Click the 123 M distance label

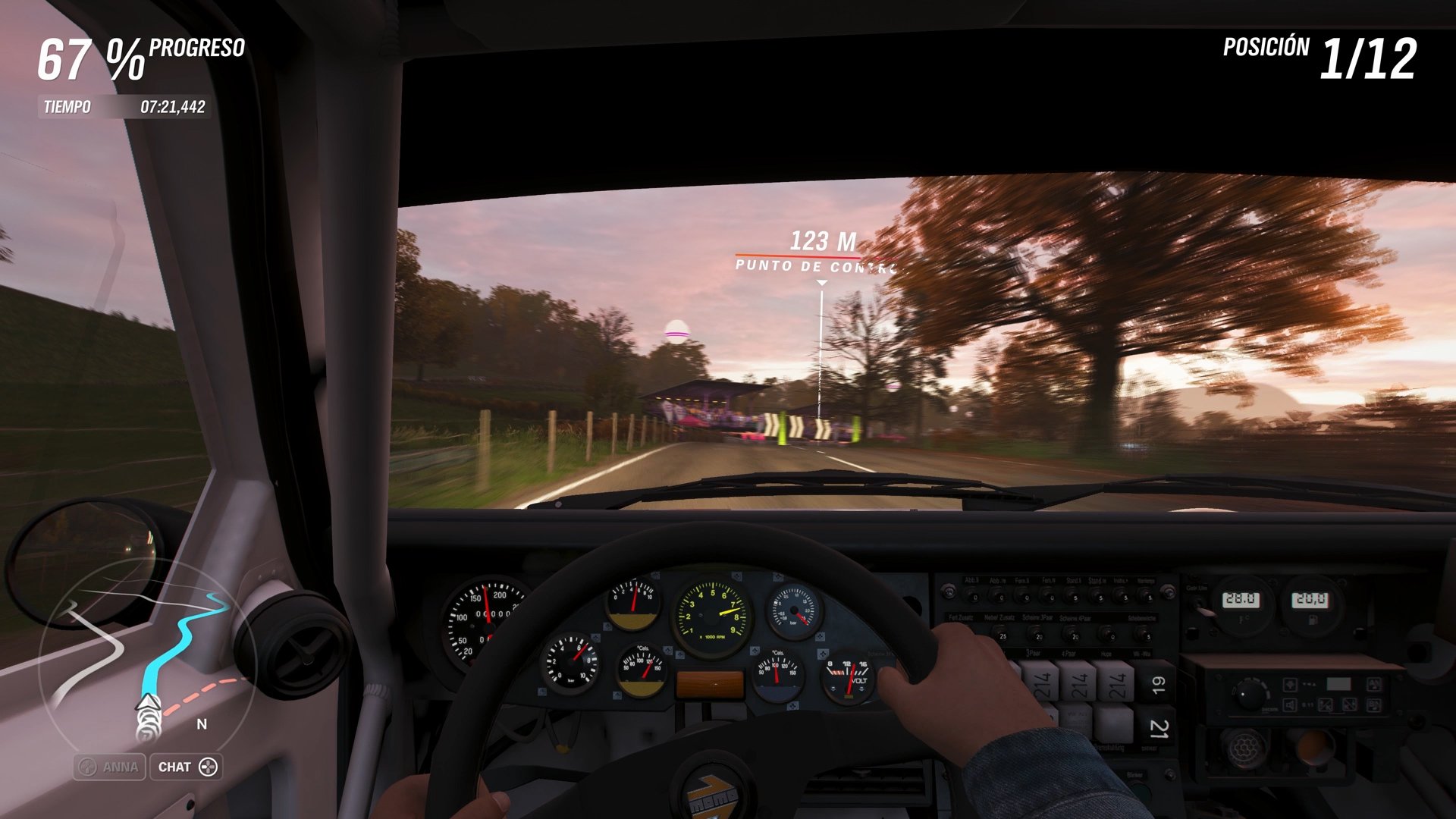pos(821,239)
